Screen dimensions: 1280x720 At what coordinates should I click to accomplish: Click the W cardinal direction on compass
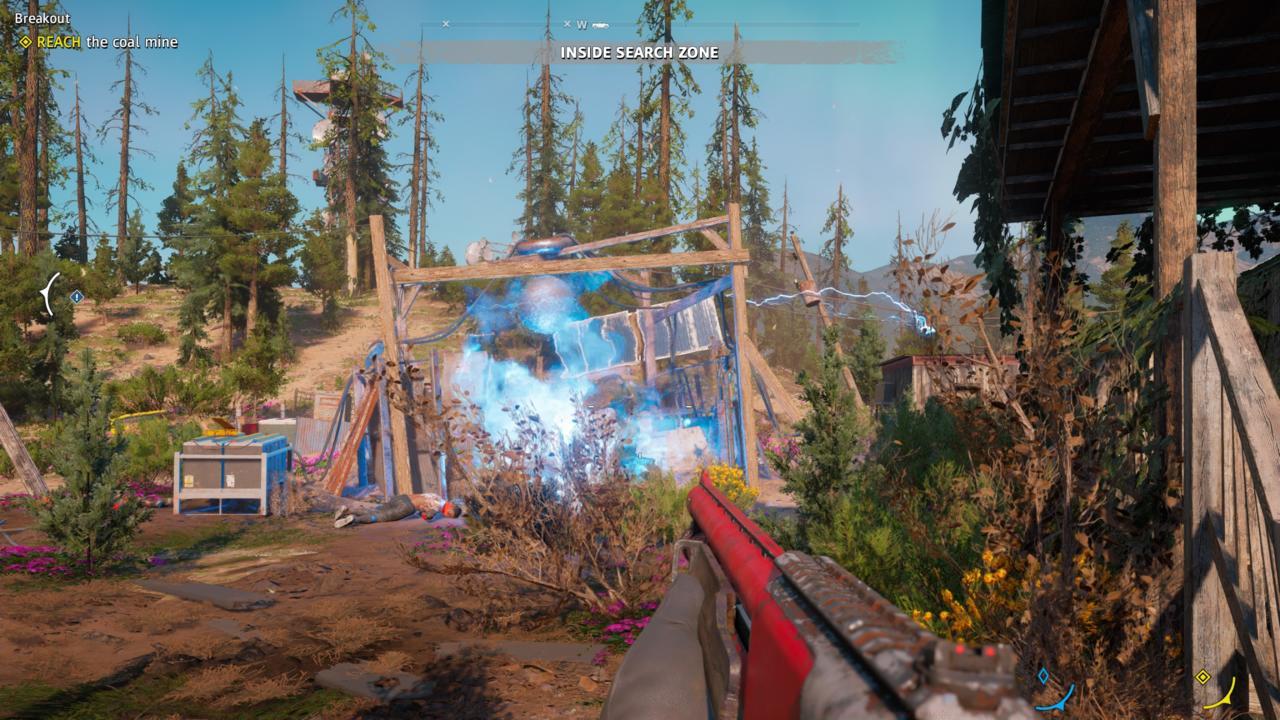tap(581, 25)
